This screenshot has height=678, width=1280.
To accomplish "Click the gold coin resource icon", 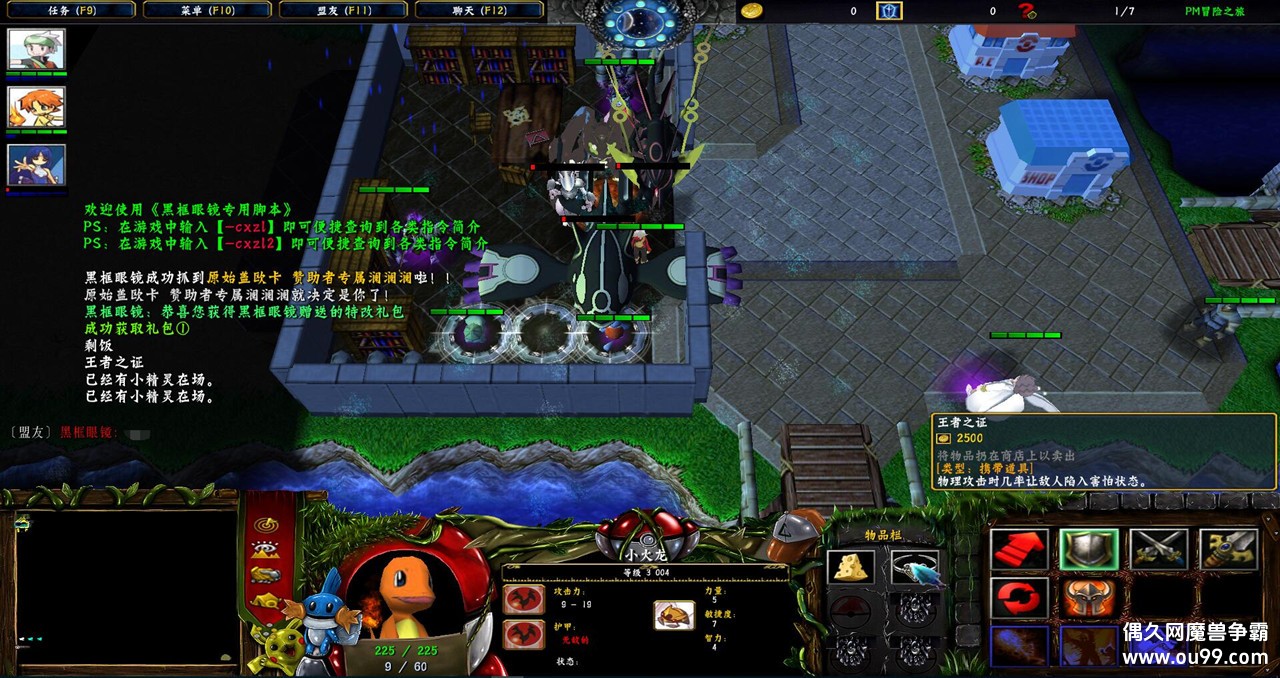I will click(x=751, y=11).
